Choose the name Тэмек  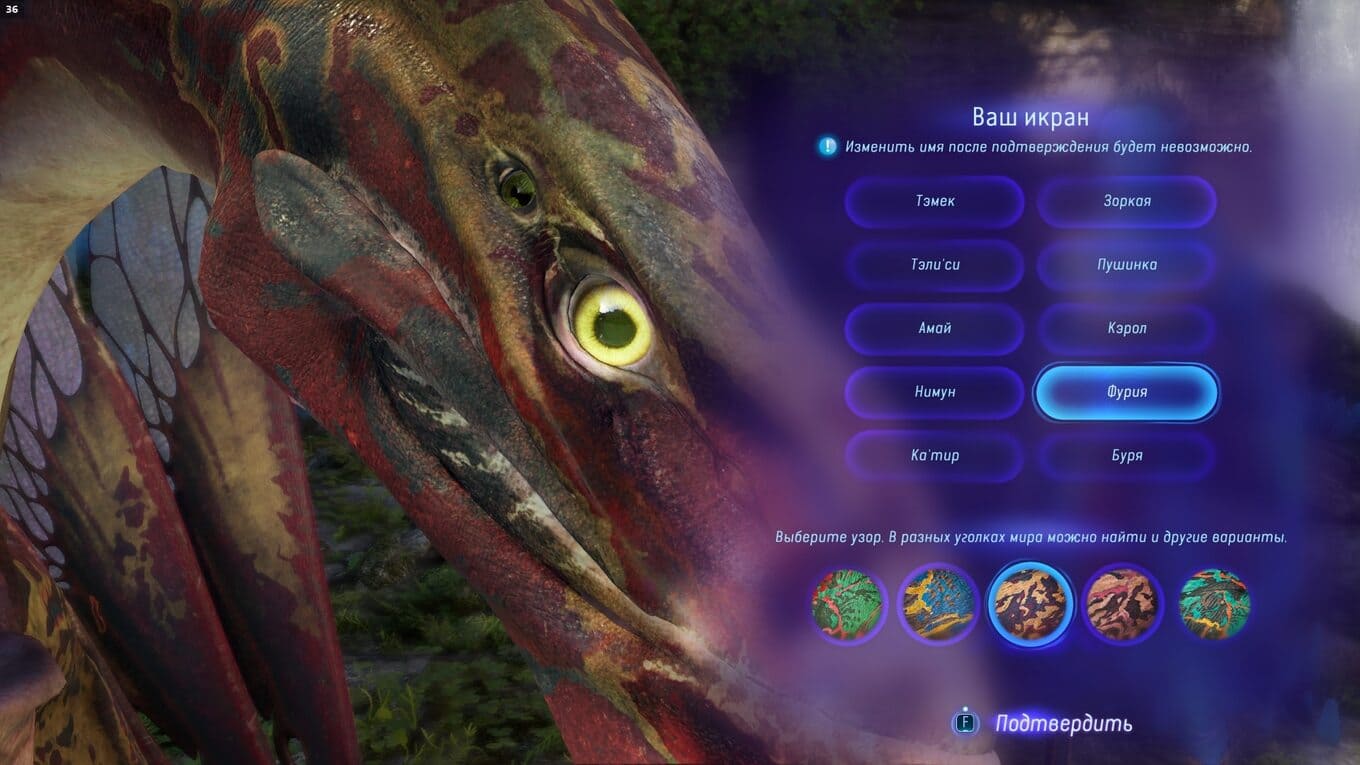point(934,201)
